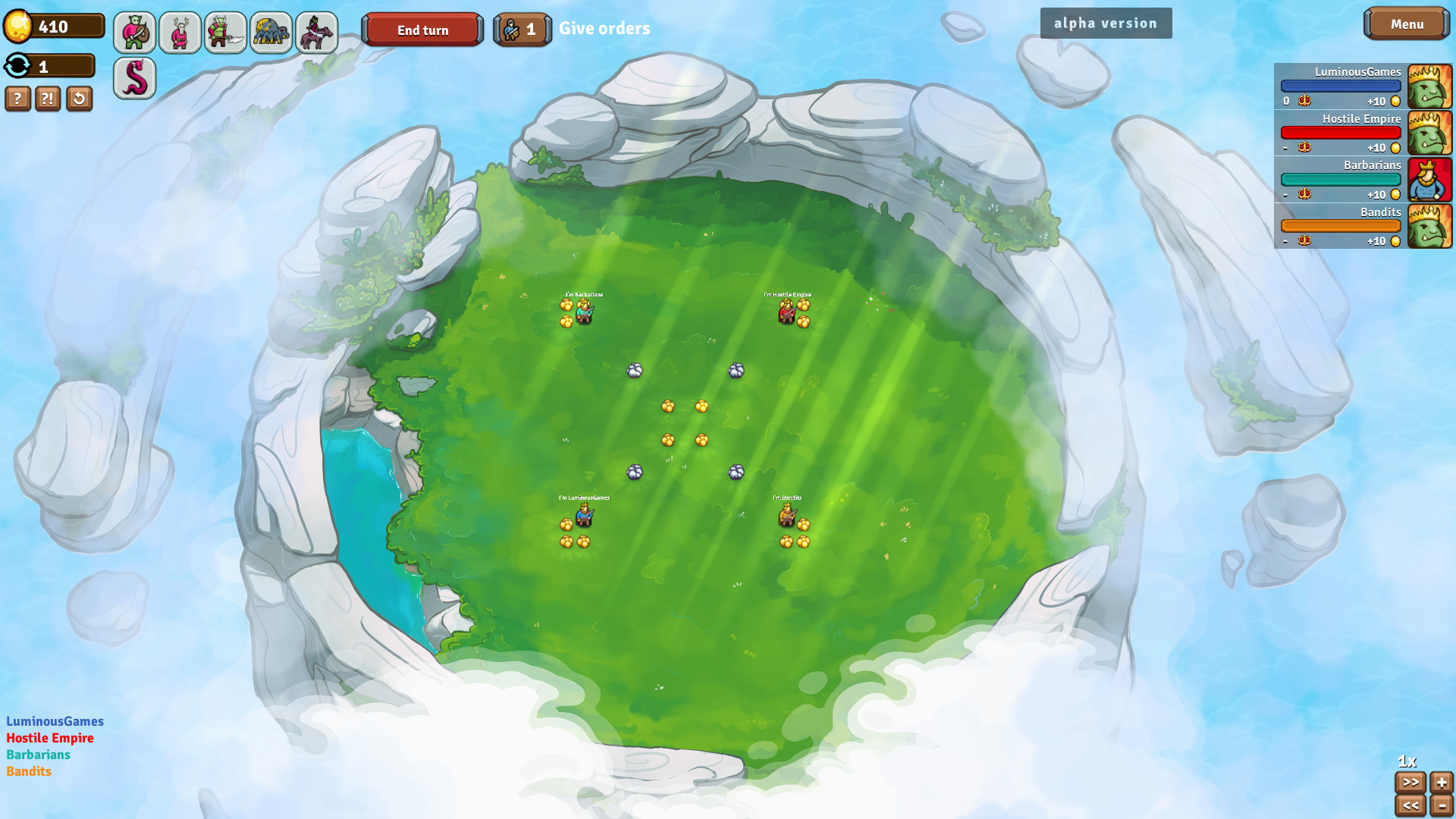
Task: Select the orc warrior recruit icon
Action: [133, 32]
